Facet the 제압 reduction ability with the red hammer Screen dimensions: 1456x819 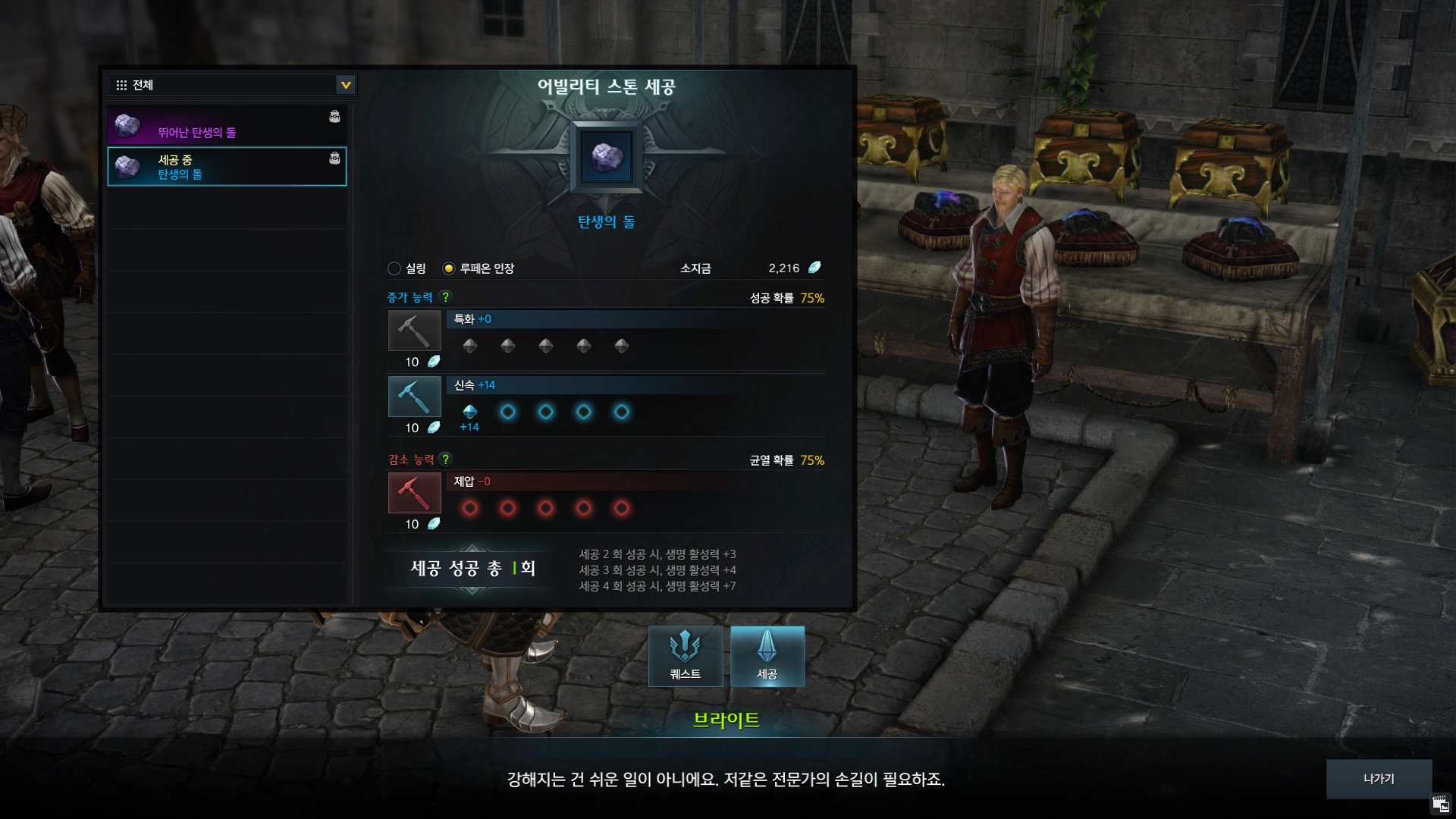point(414,493)
